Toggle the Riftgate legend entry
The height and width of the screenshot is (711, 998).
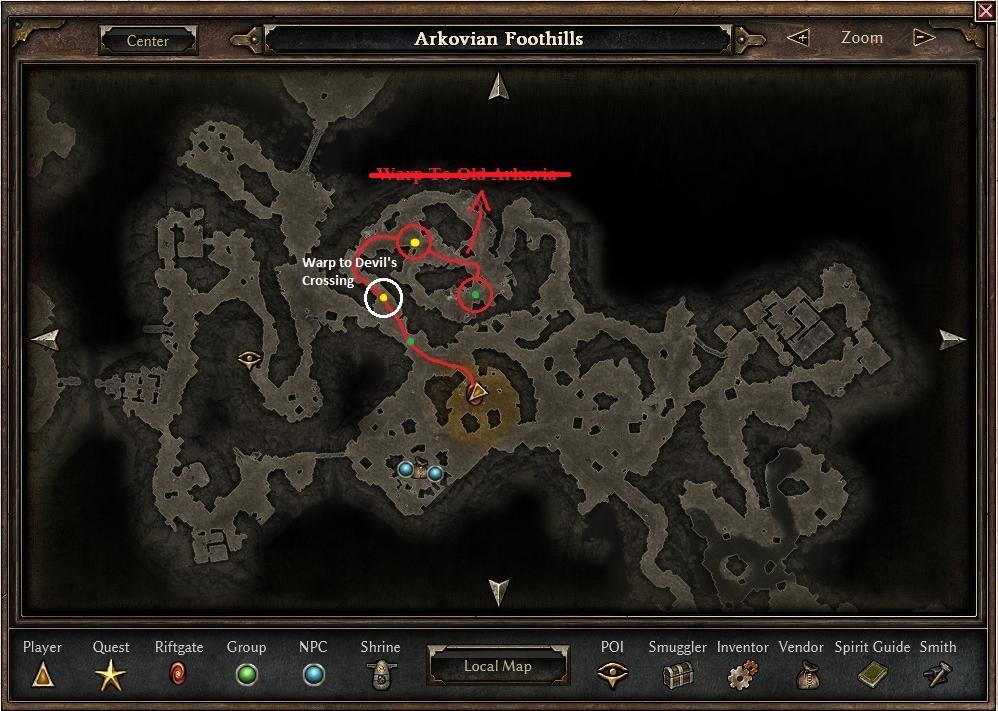pos(179,674)
